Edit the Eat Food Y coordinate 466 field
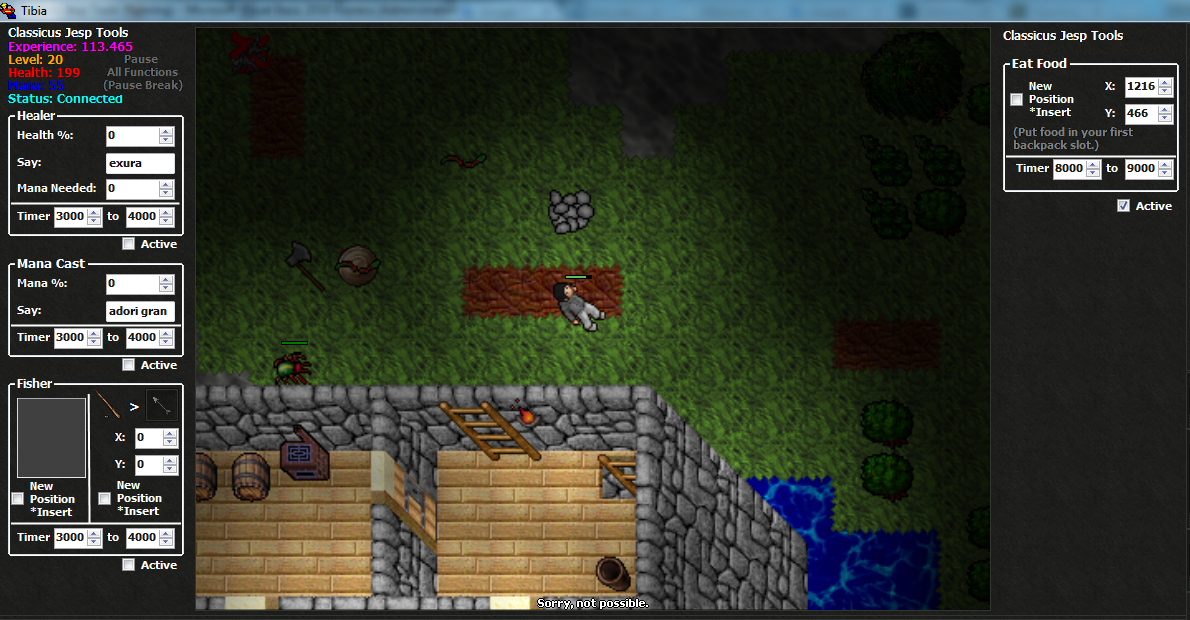 point(1140,114)
